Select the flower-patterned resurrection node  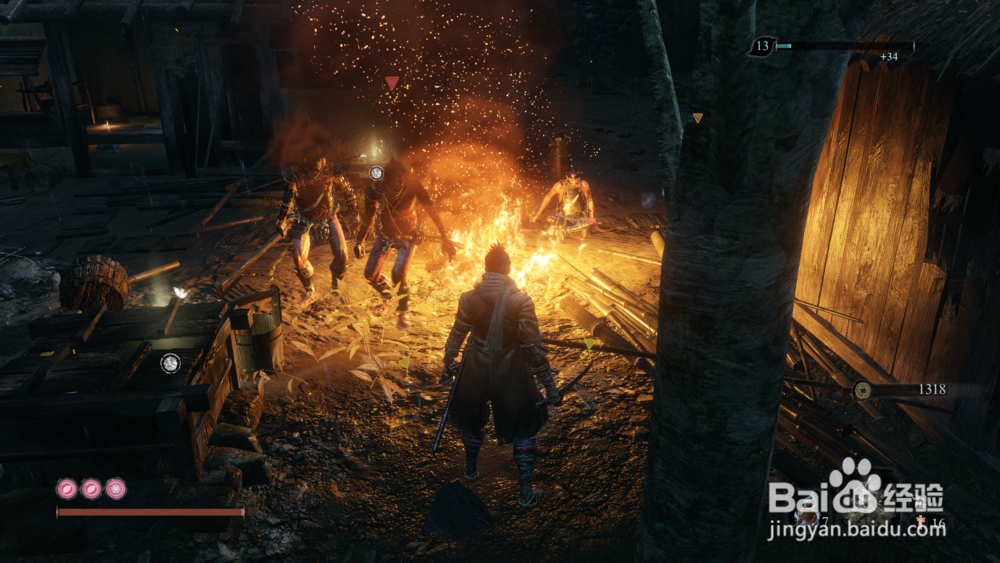[67, 488]
